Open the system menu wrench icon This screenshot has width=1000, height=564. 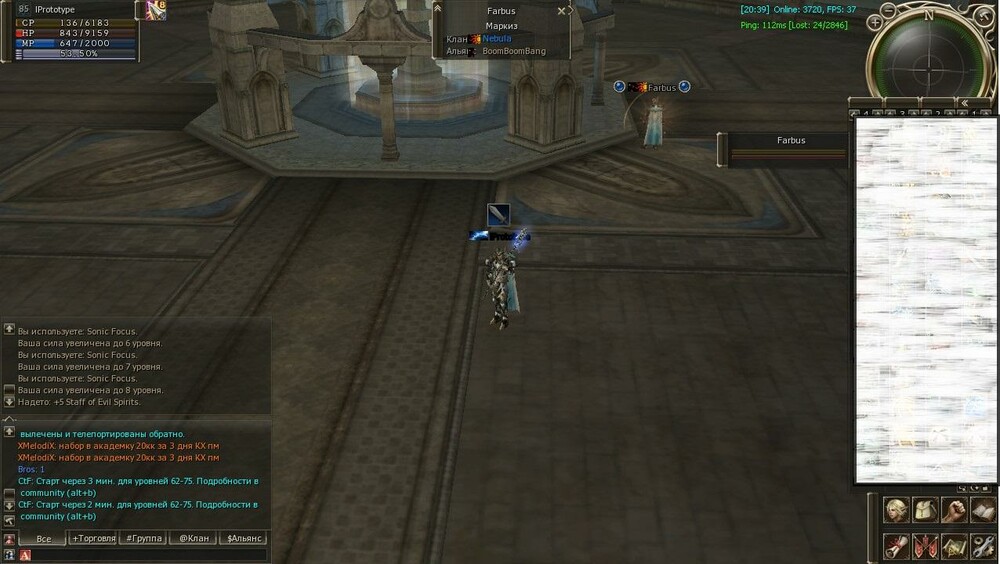click(983, 546)
